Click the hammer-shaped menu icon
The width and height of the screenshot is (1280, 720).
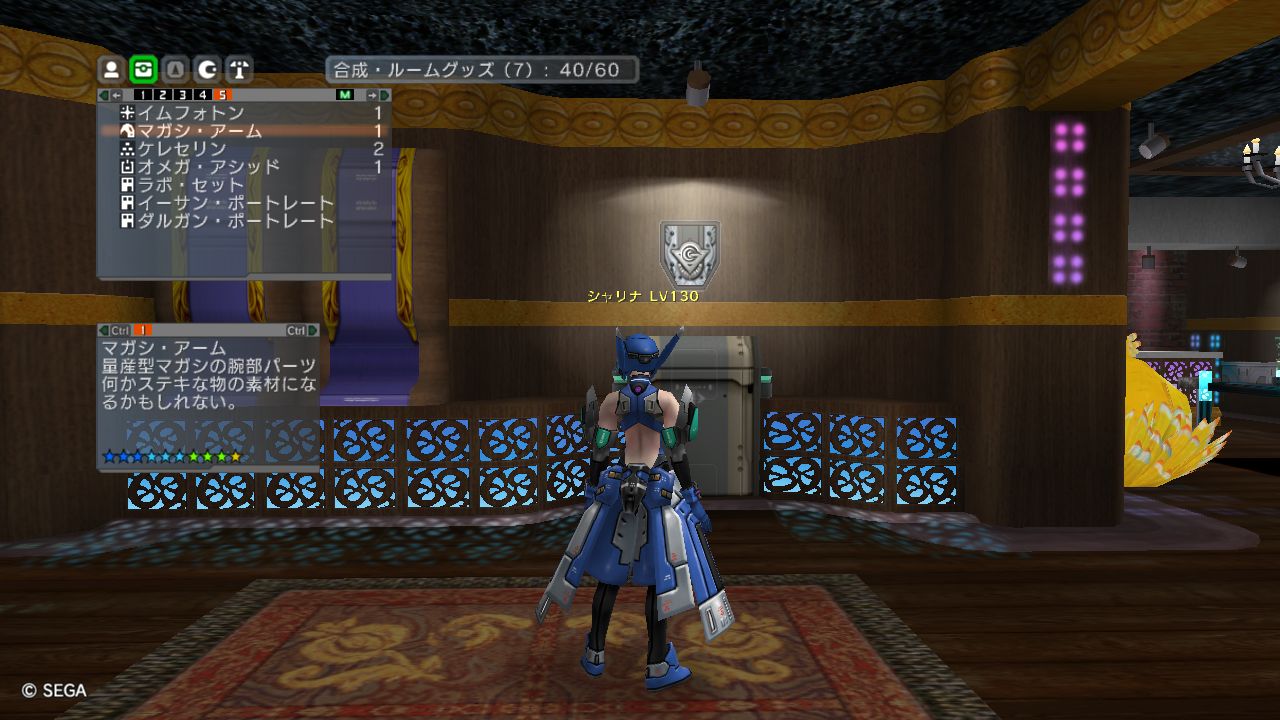239,69
